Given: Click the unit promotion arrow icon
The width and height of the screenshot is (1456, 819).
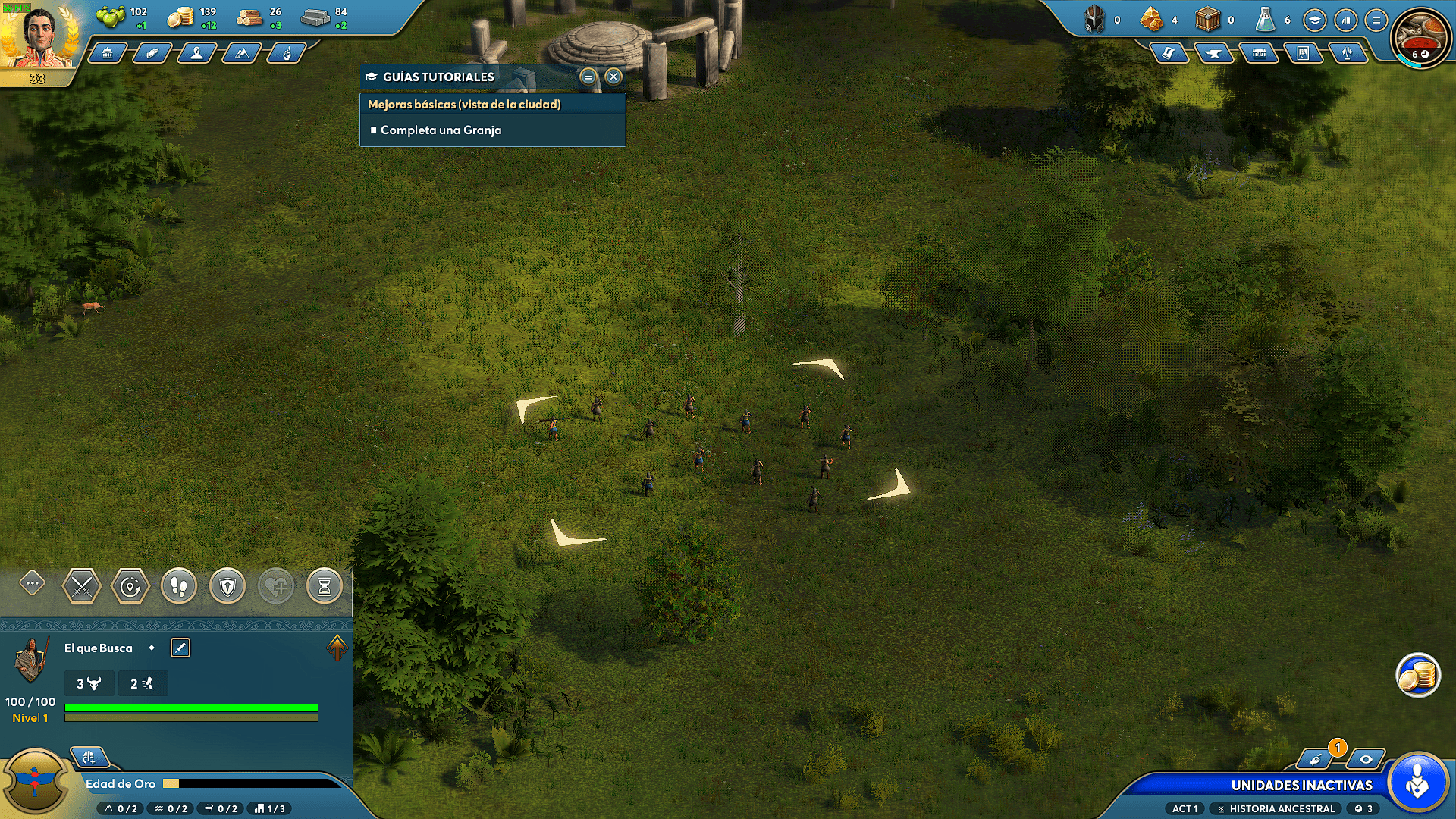Looking at the screenshot, I should point(337,647).
